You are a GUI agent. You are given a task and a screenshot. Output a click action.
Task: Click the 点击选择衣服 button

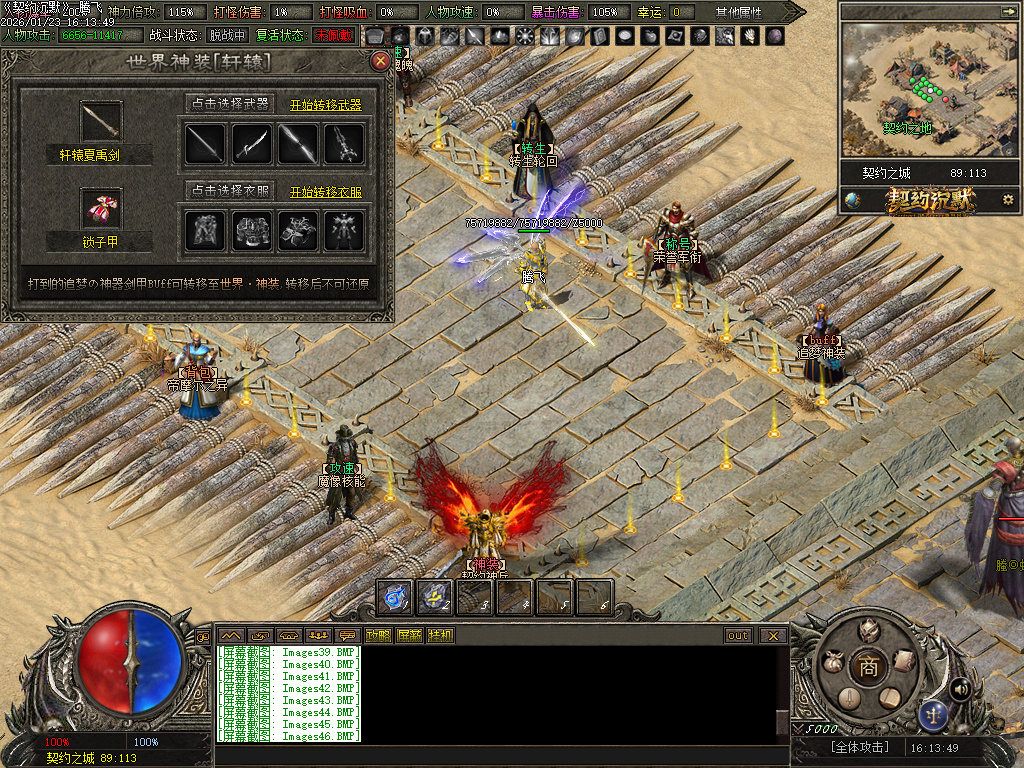coord(229,190)
